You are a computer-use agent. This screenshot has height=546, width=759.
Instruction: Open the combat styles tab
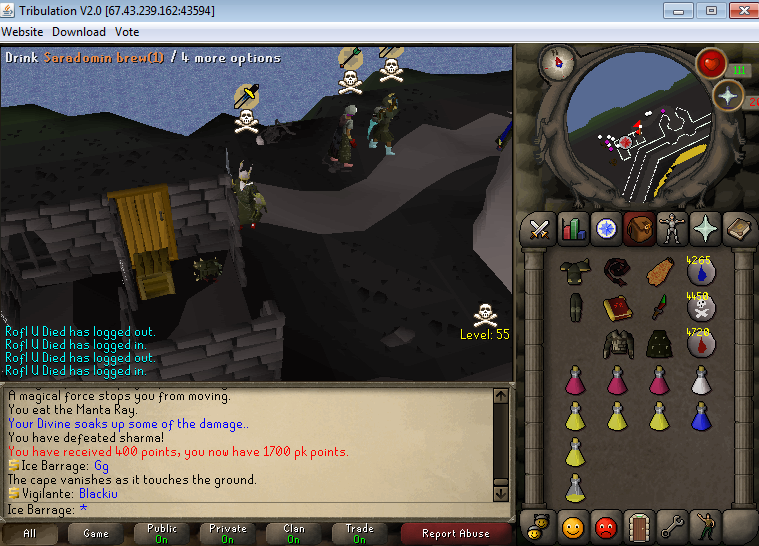(540, 229)
